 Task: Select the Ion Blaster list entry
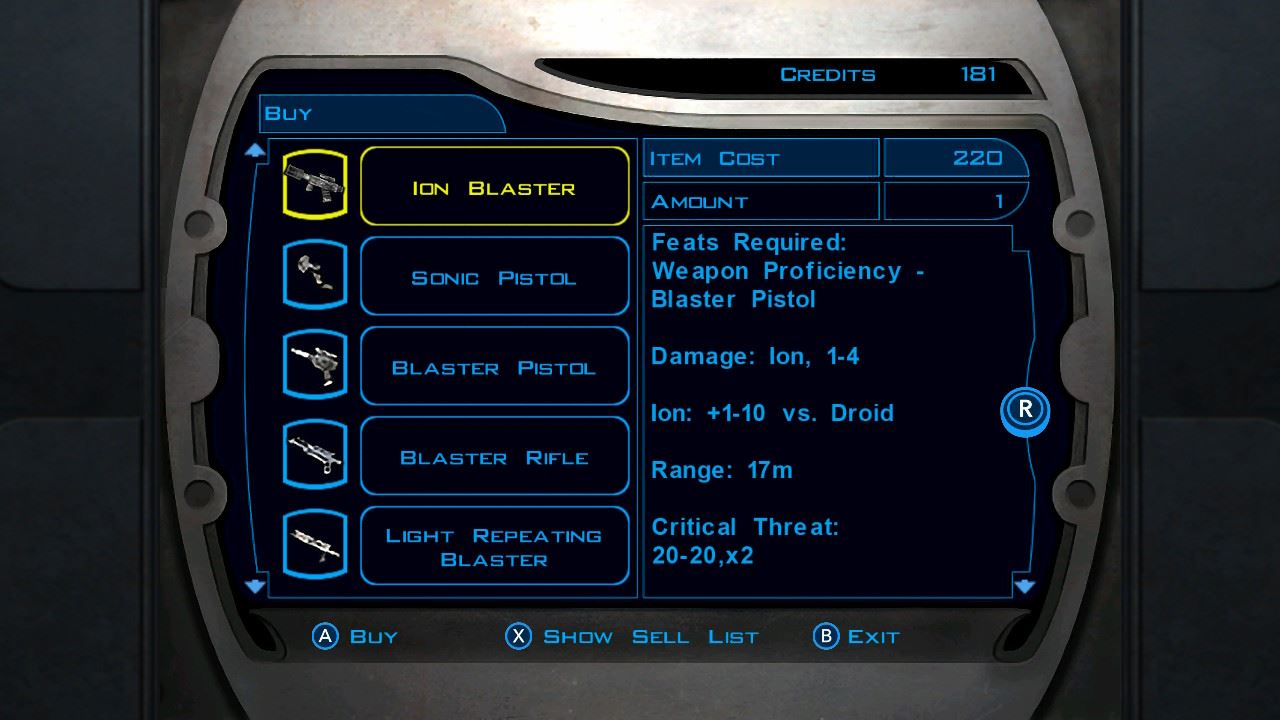(x=494, y=187)
